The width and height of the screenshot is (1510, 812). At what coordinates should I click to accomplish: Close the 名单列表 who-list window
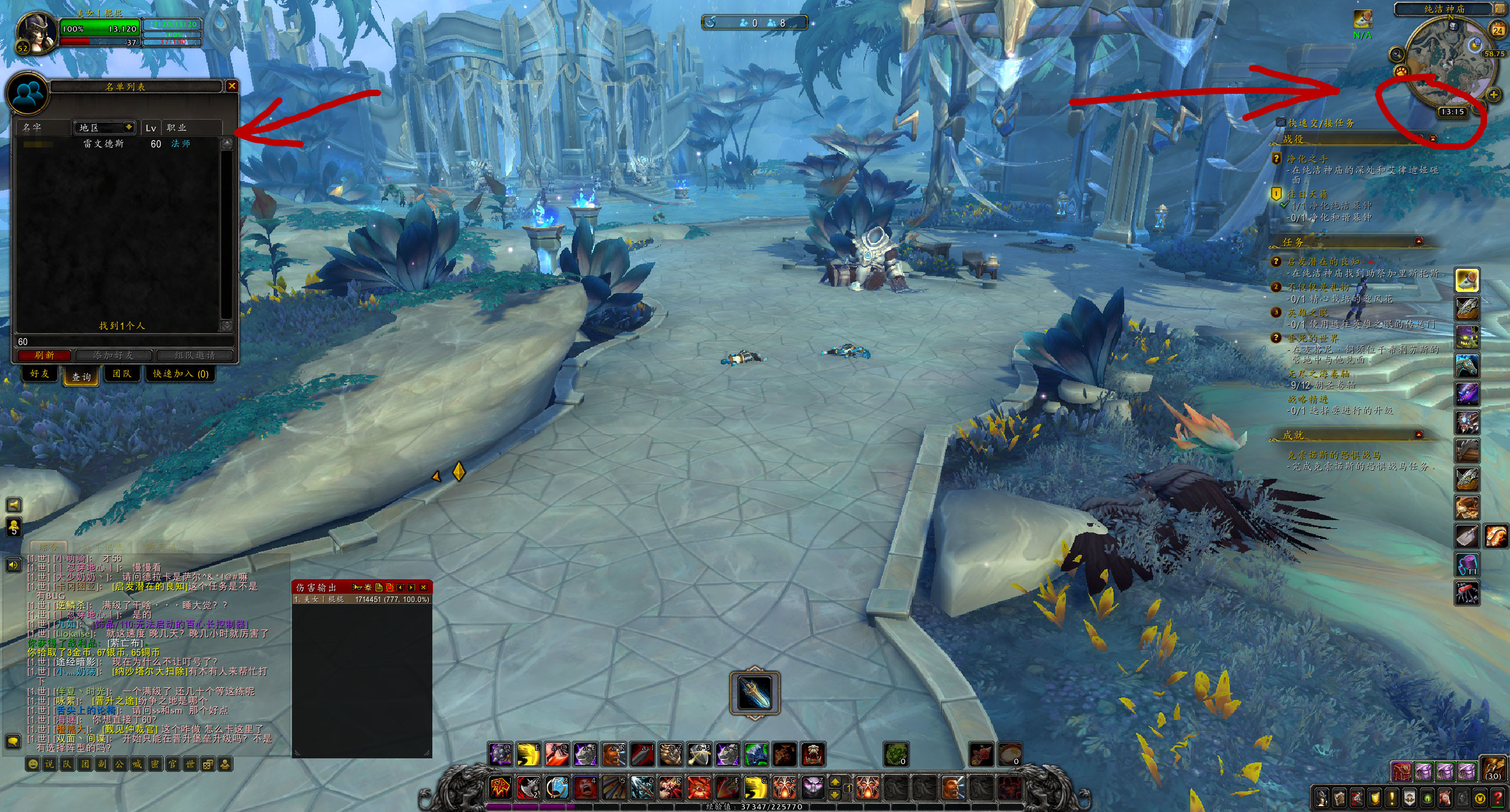pyautogui.click(x=232, y=86)
